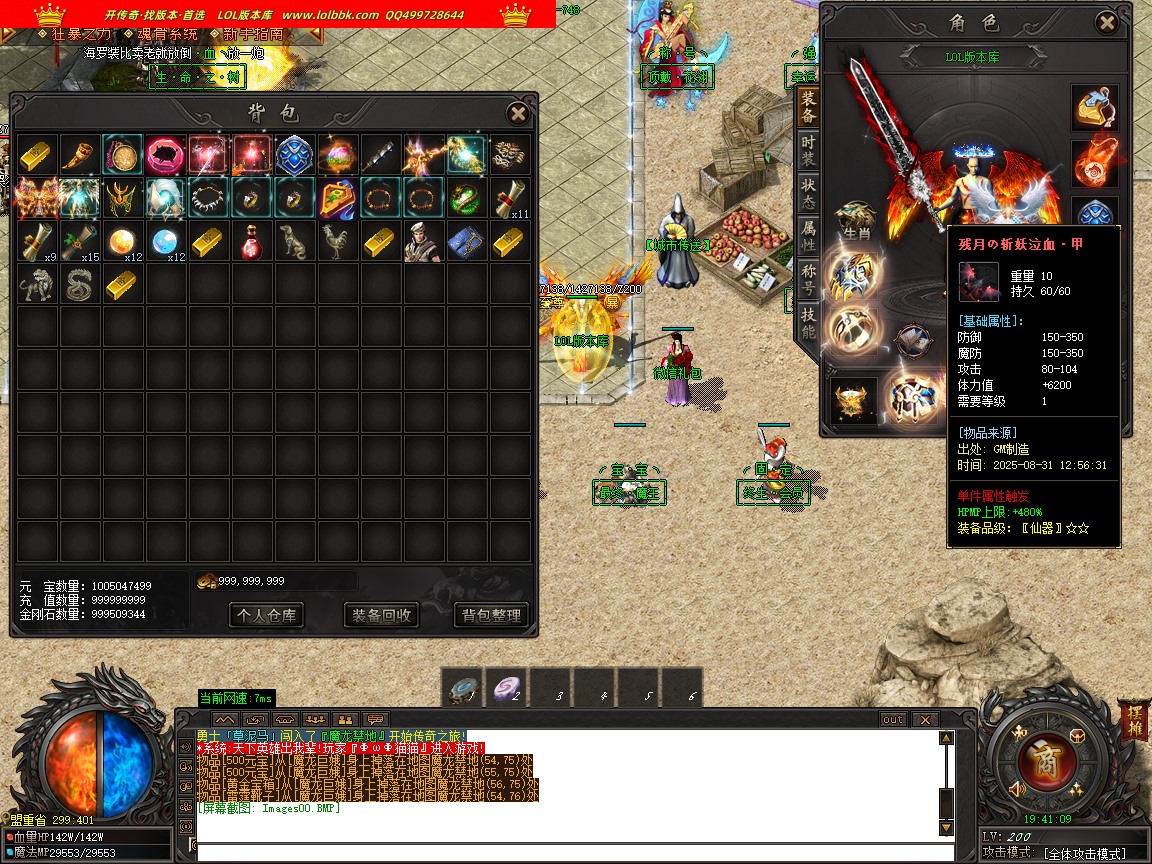Close the chat window with X
This screenshot has height=864, width=1152.
pos(925,720)
